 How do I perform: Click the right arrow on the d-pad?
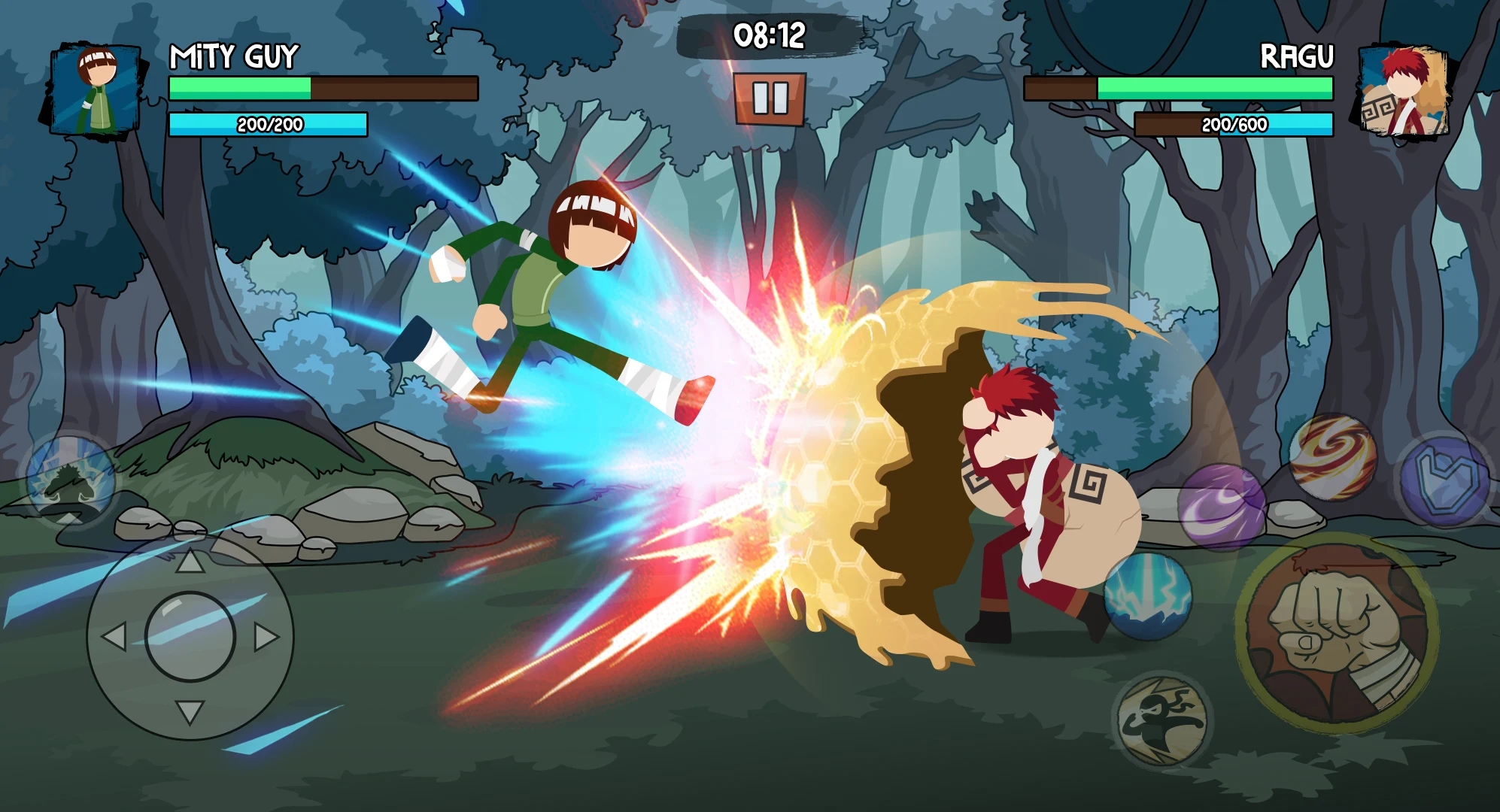point(266,637)
